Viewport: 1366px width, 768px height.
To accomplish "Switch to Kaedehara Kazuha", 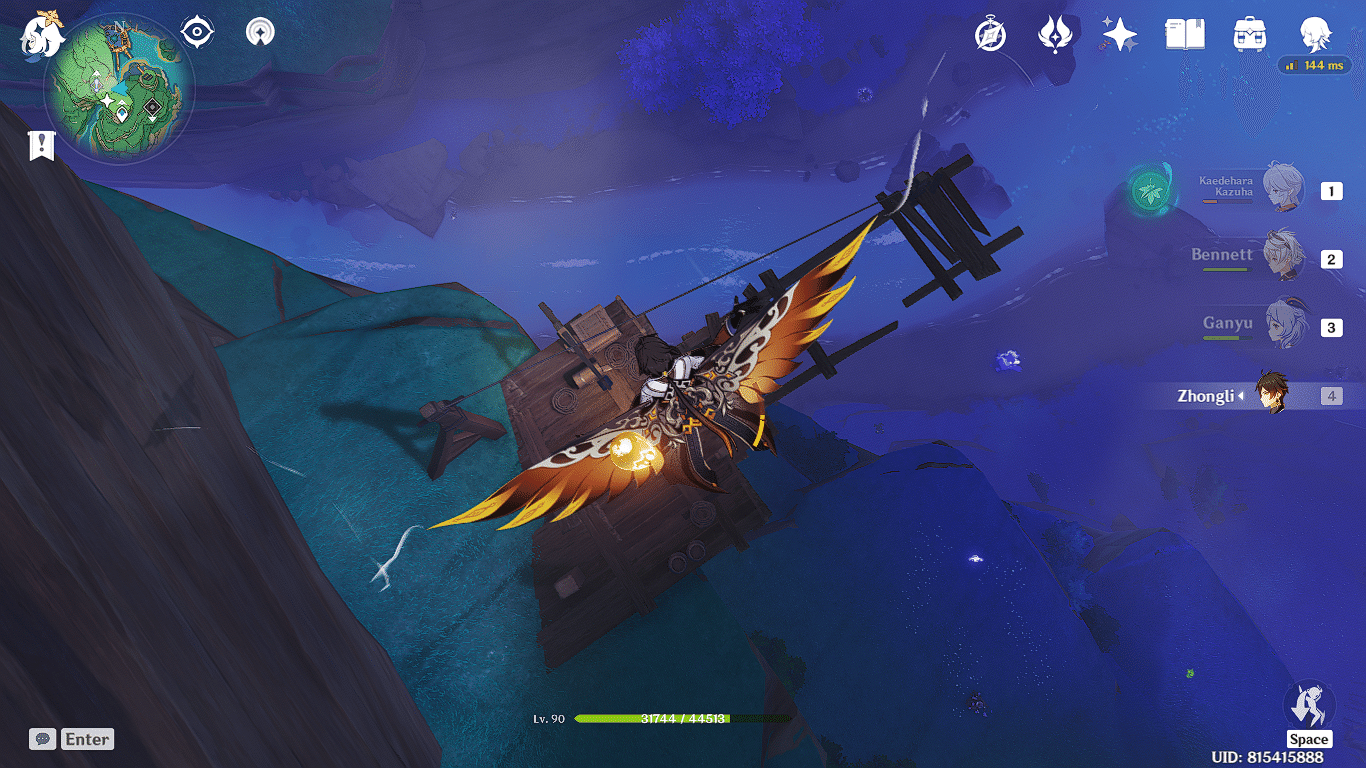I will tap(1282, 188).
